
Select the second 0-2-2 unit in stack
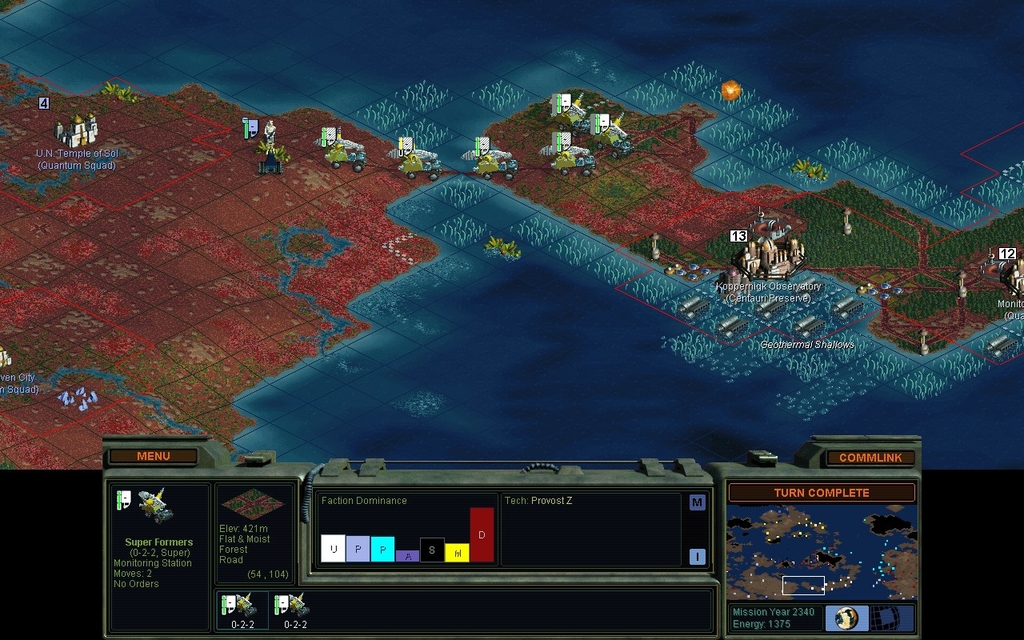[295, 609]
